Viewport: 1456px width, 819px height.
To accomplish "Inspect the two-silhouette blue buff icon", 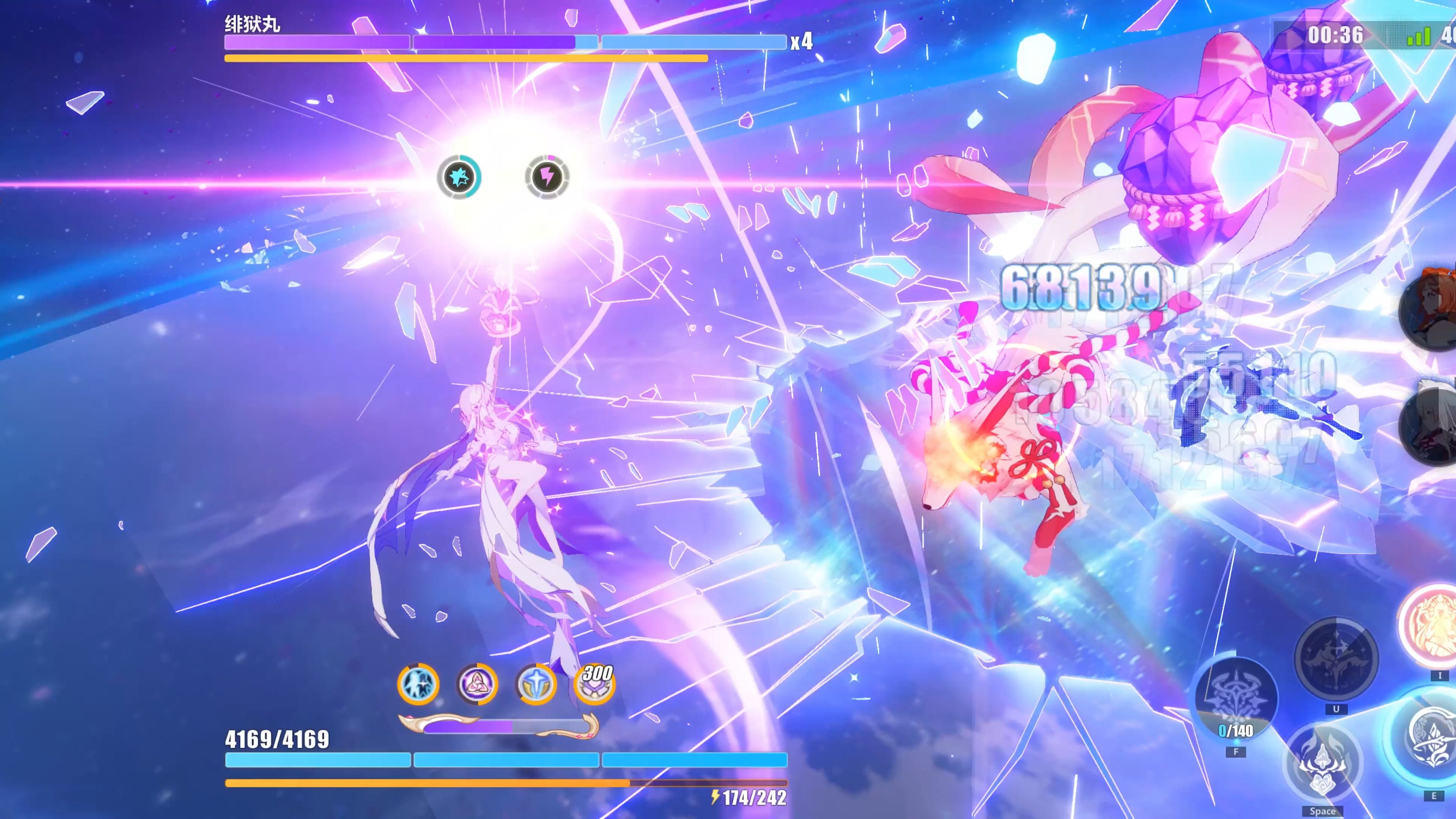I will (x=418, y=684).
